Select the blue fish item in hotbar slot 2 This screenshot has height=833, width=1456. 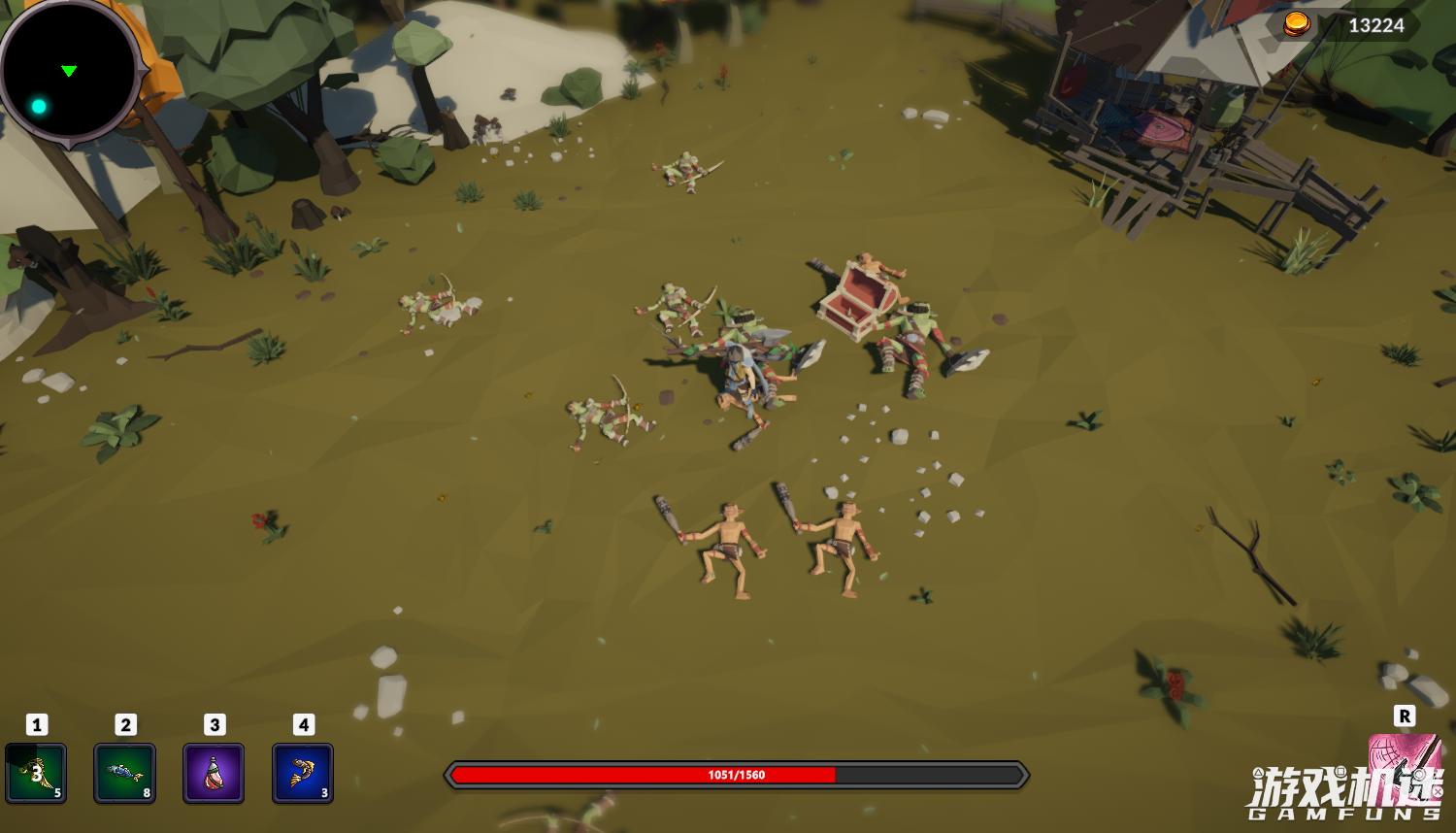tap(124, 772)
